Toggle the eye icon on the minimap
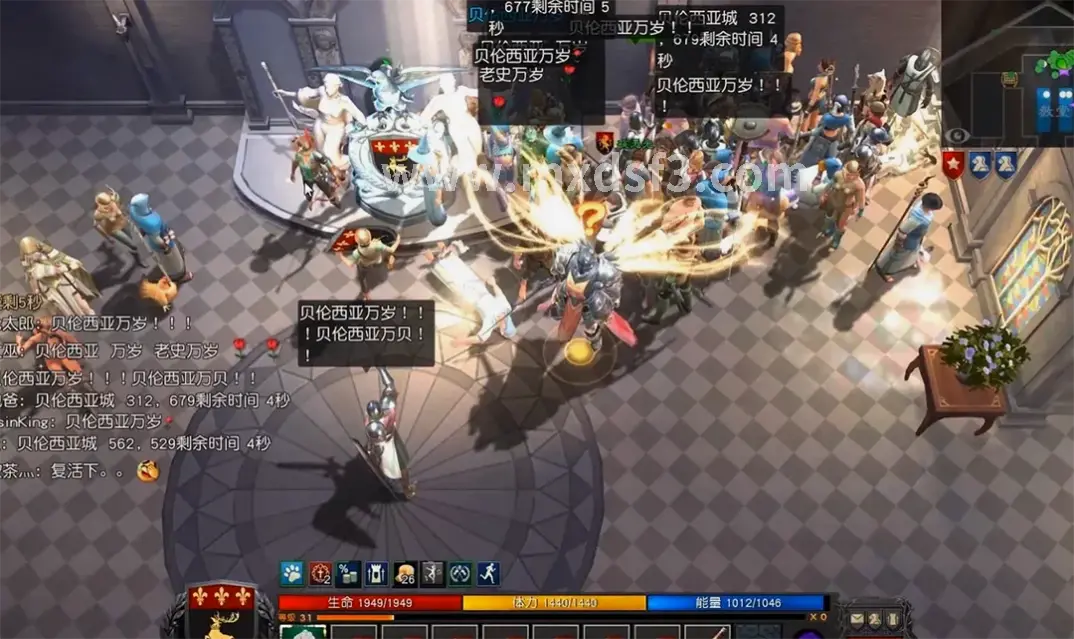The width and height of the screenshot is (1074, 639). [957, 136]
